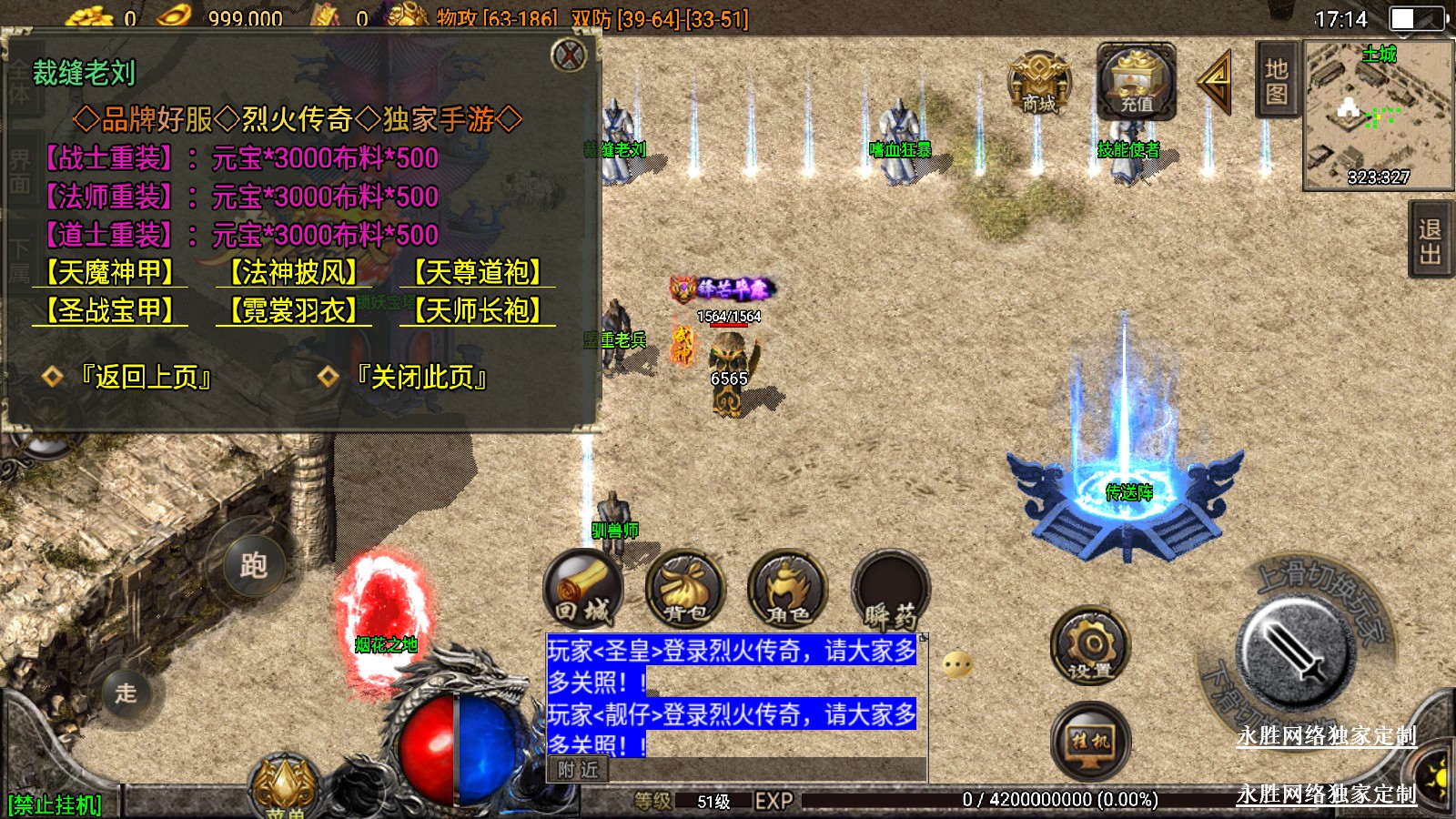Switch movement to 跑 run mode
This screenshot has height=819, width=1456.
253,566
